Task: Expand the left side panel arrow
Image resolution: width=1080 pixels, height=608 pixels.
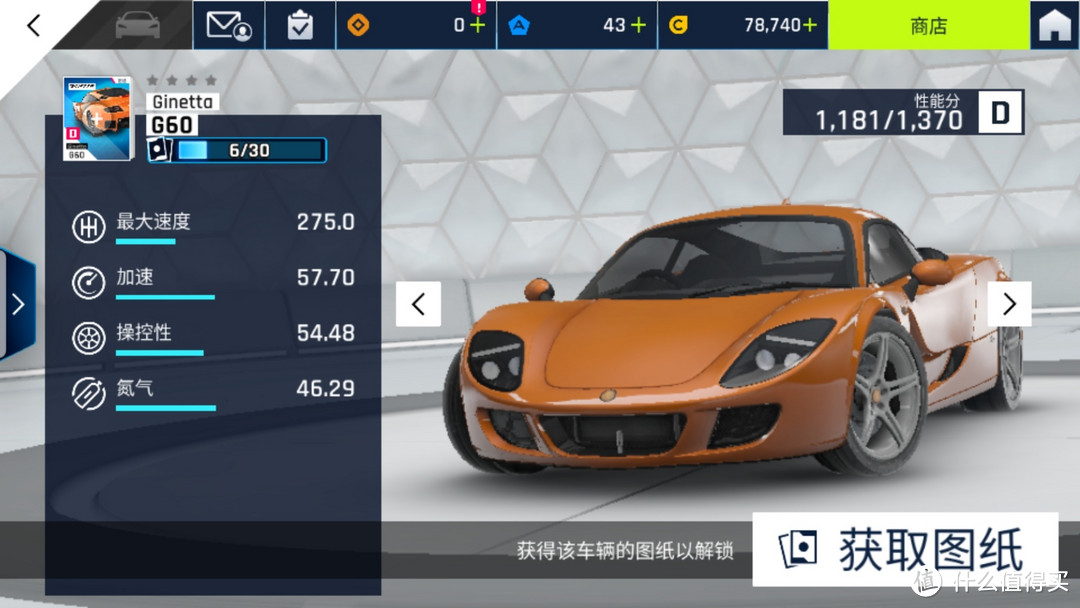Action: pyautogui.click(x=17, y=304)
